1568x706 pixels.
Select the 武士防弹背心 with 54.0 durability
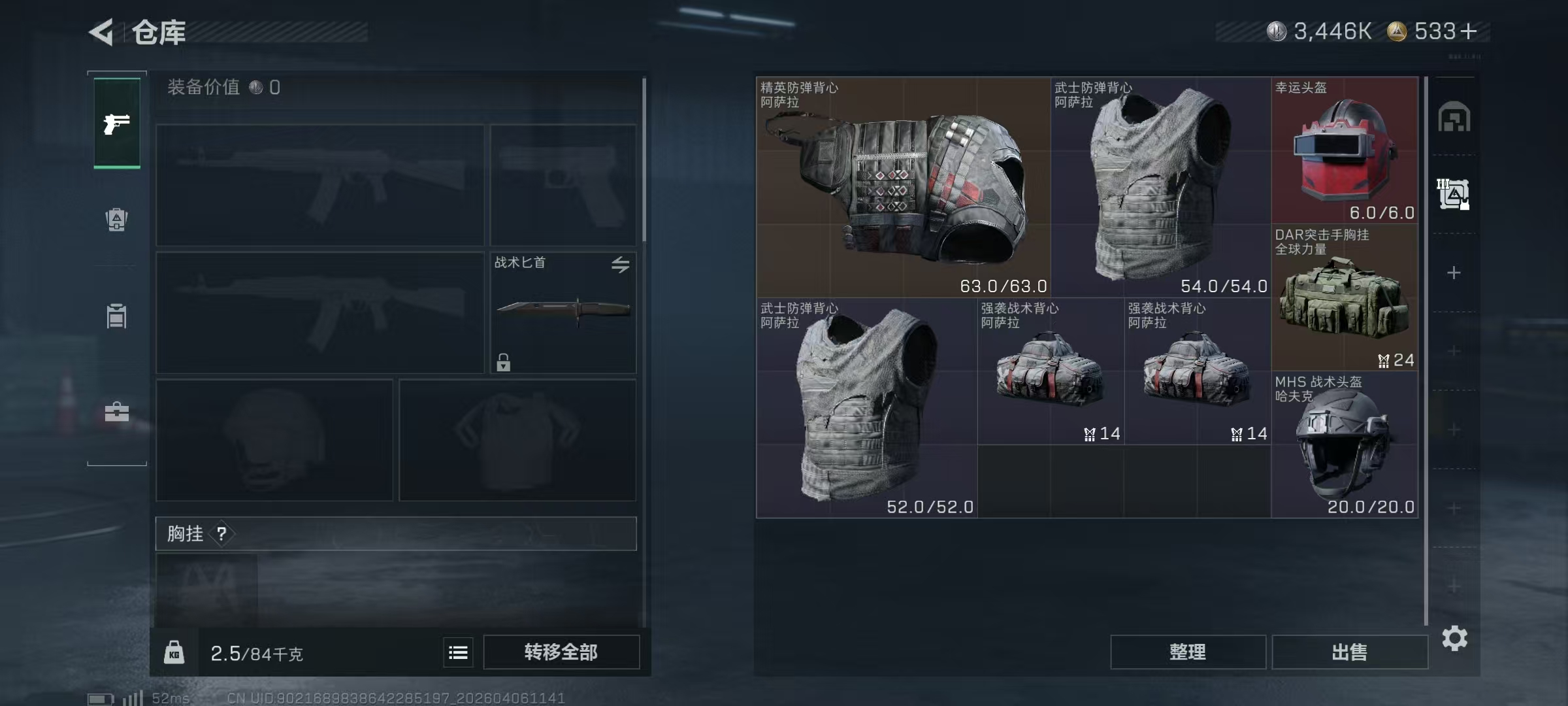1161,187
